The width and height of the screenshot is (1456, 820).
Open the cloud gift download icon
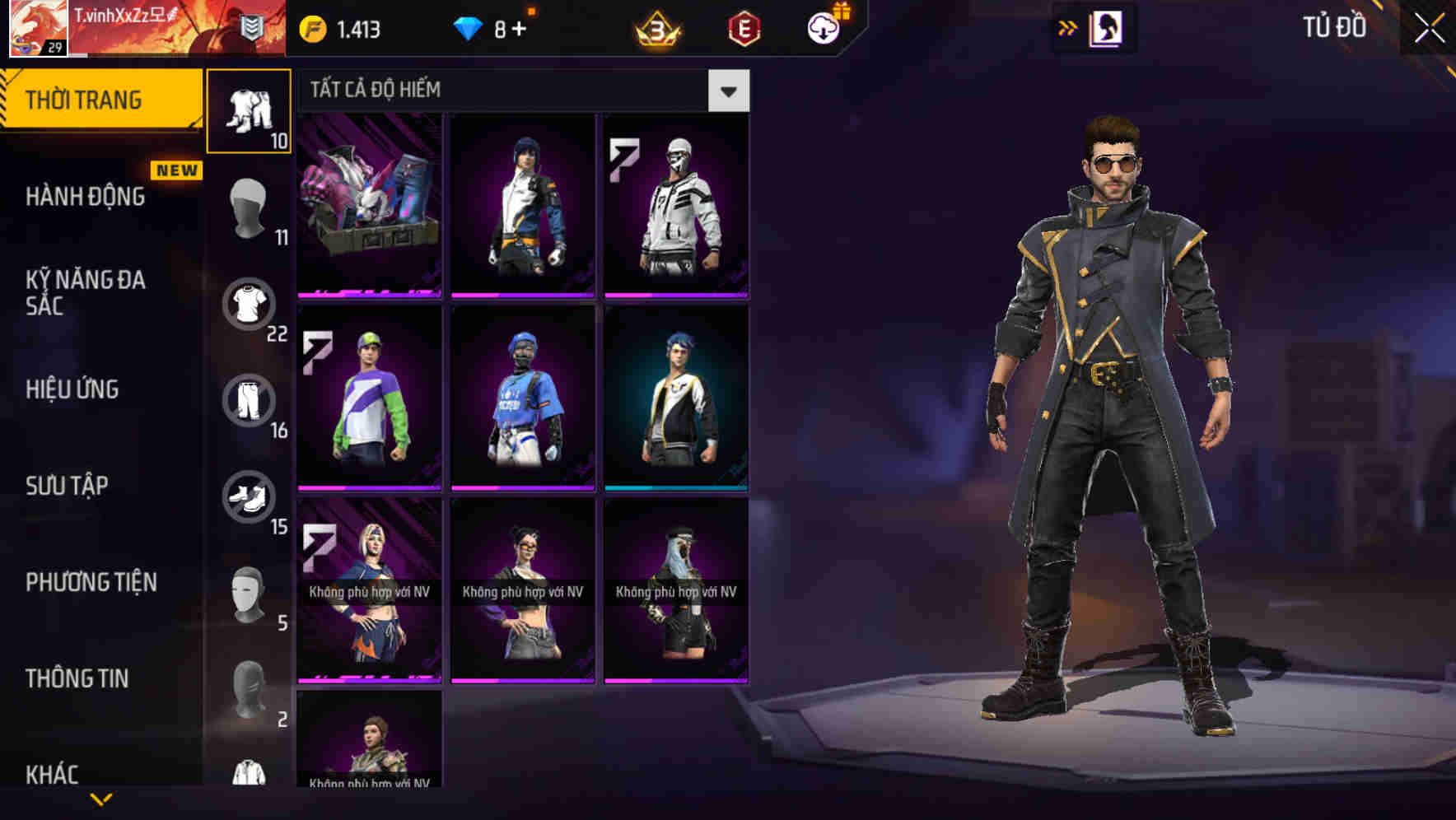821,26
